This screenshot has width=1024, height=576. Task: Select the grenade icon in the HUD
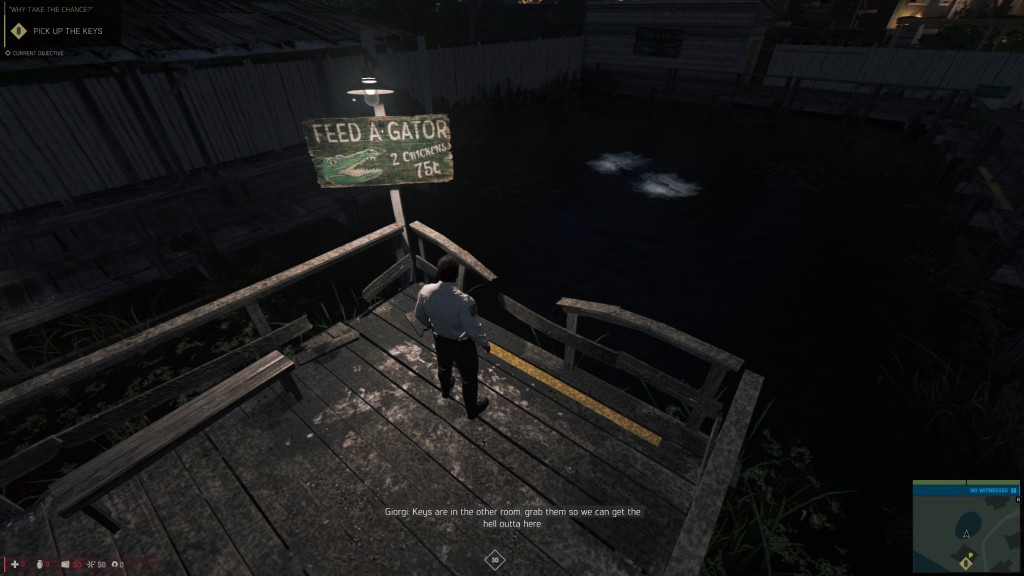41,564
